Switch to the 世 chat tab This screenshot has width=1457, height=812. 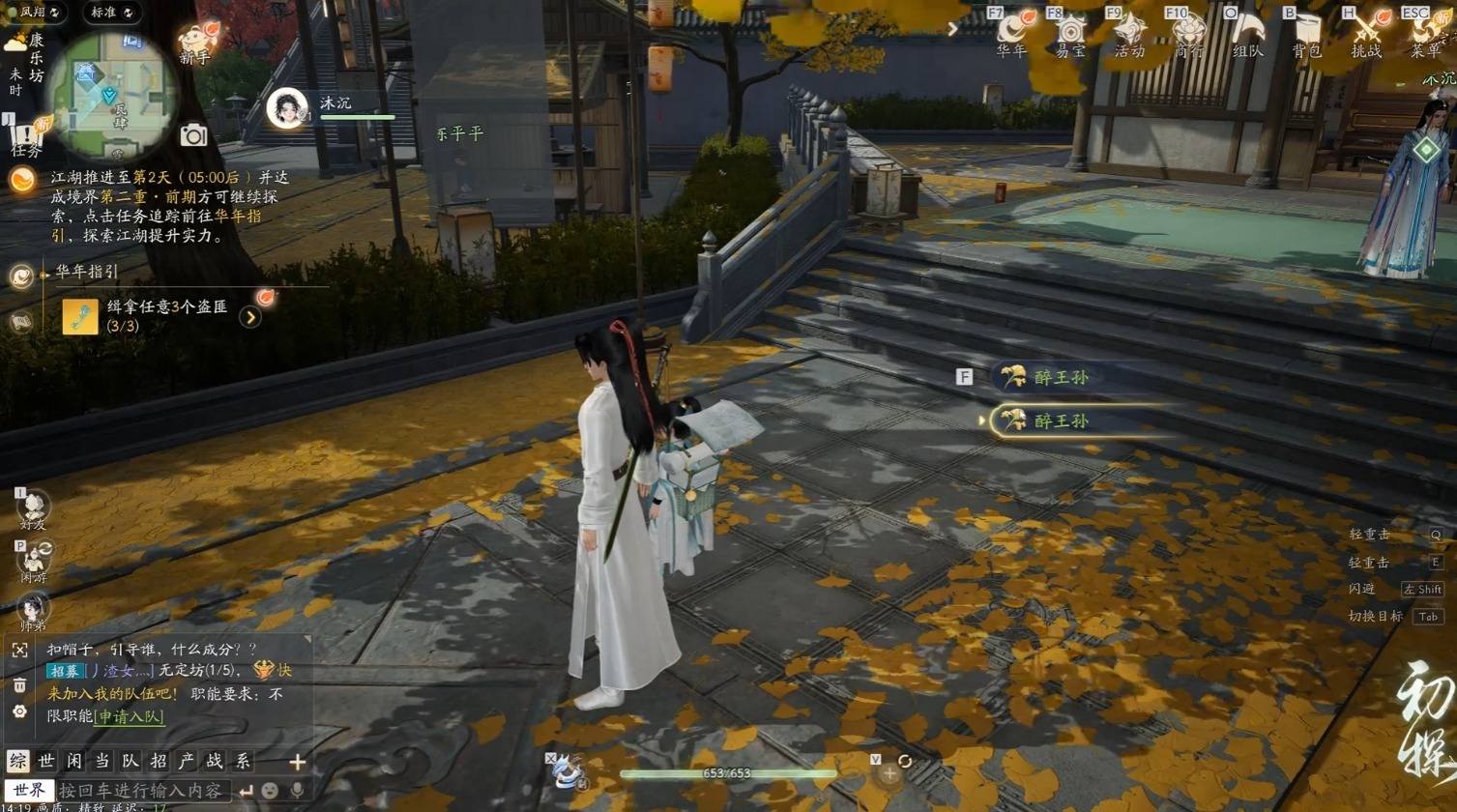pyautogui.click(x=45, y=762)
